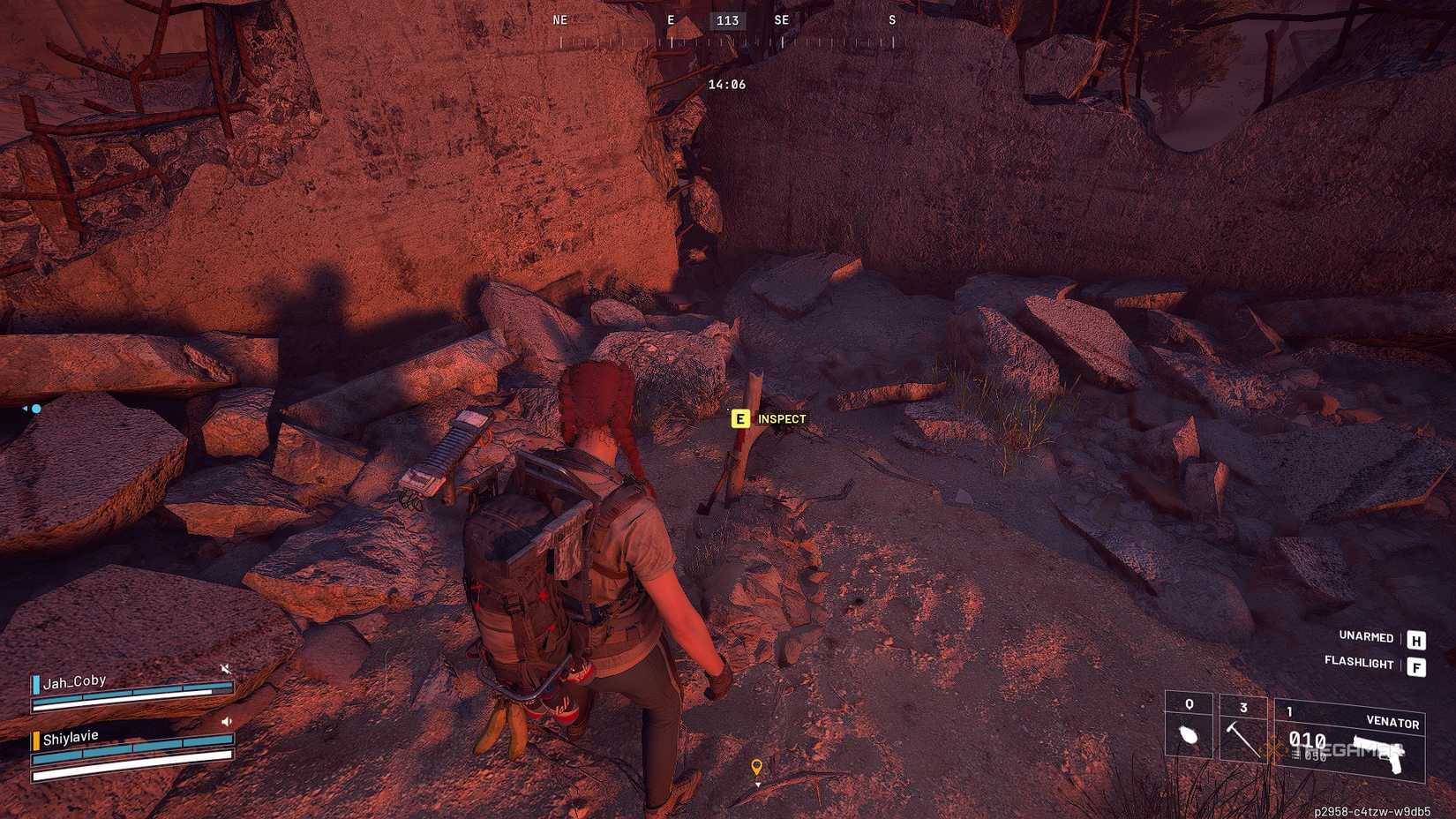Click the 'E' key icon in the inspect prompt
The image size is (1456, 819).
[x=739, y=417]
